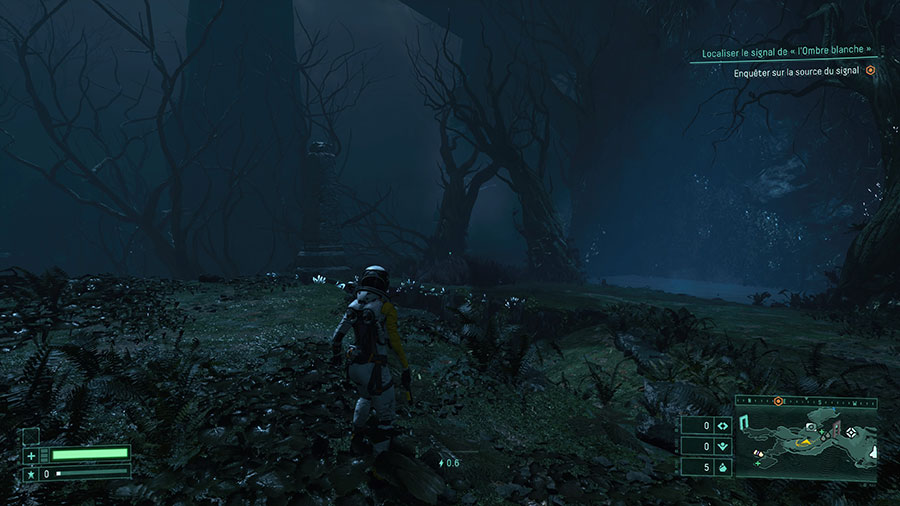Open the minimap in the corner
Viewport: 900px width, 506px height.
[806, 442]
